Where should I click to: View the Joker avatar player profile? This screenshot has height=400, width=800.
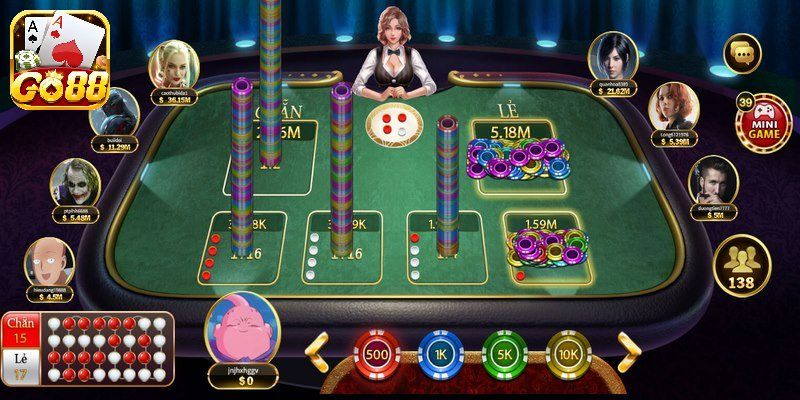click(75, 185)
